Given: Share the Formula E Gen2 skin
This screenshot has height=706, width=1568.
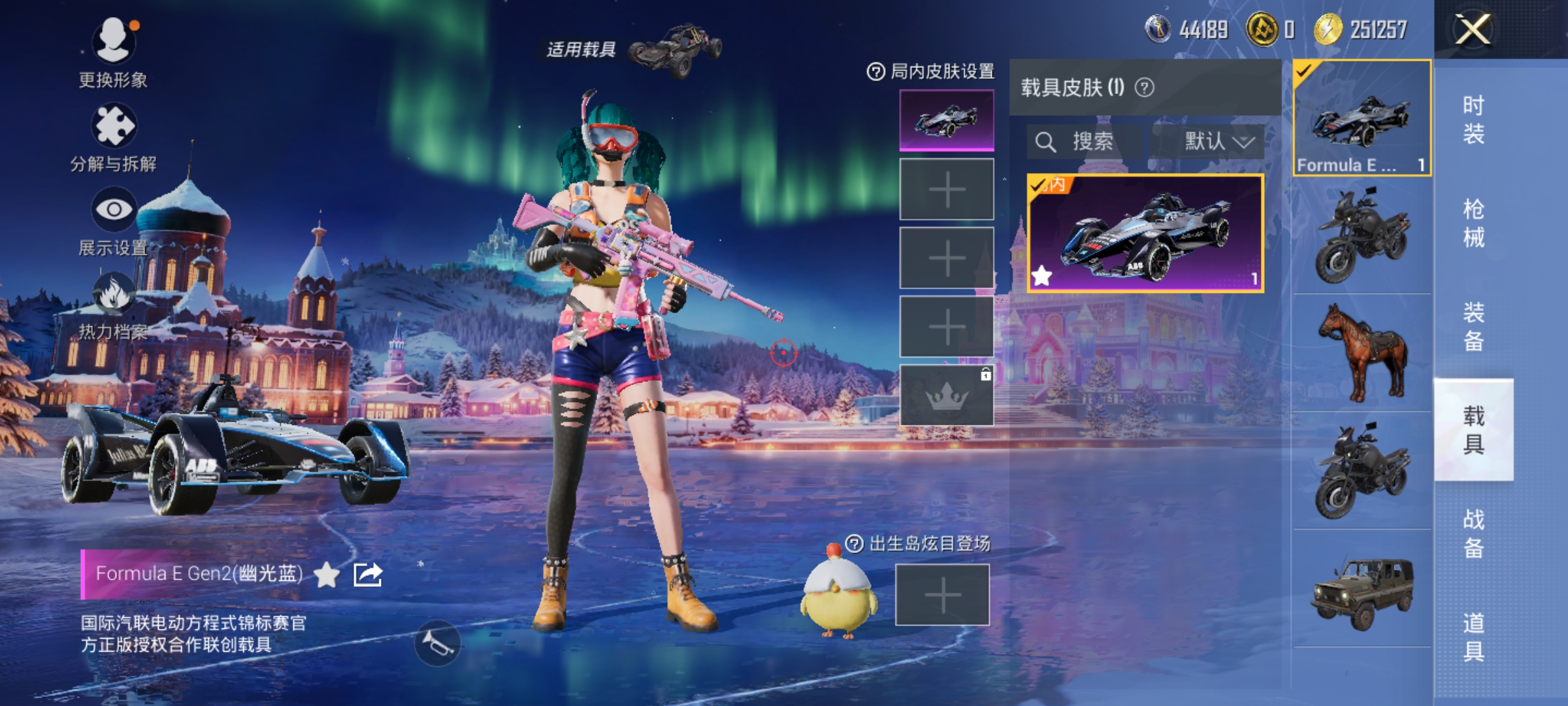Looking at the screenshot, I should (x=367, y=575).
